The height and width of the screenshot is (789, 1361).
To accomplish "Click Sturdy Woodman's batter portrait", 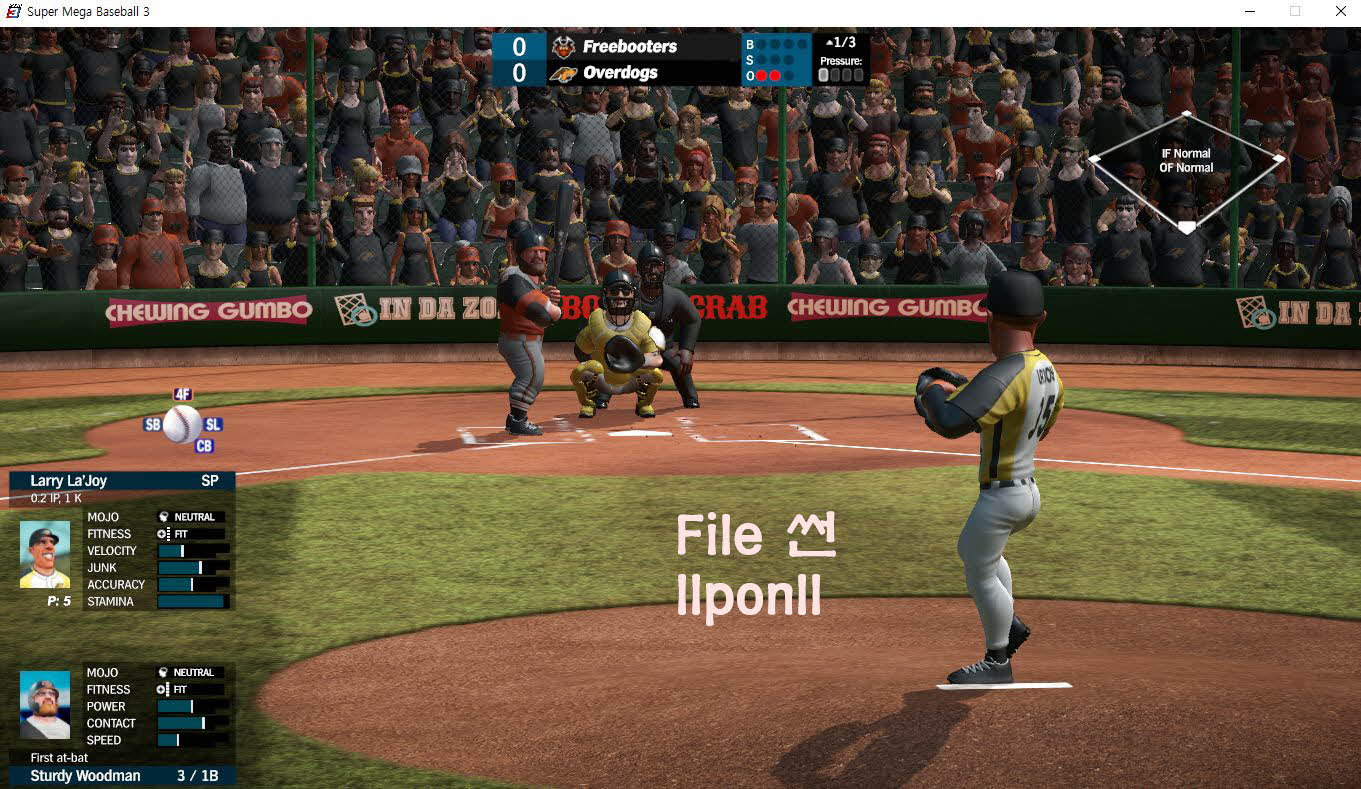I will [45, 704].
